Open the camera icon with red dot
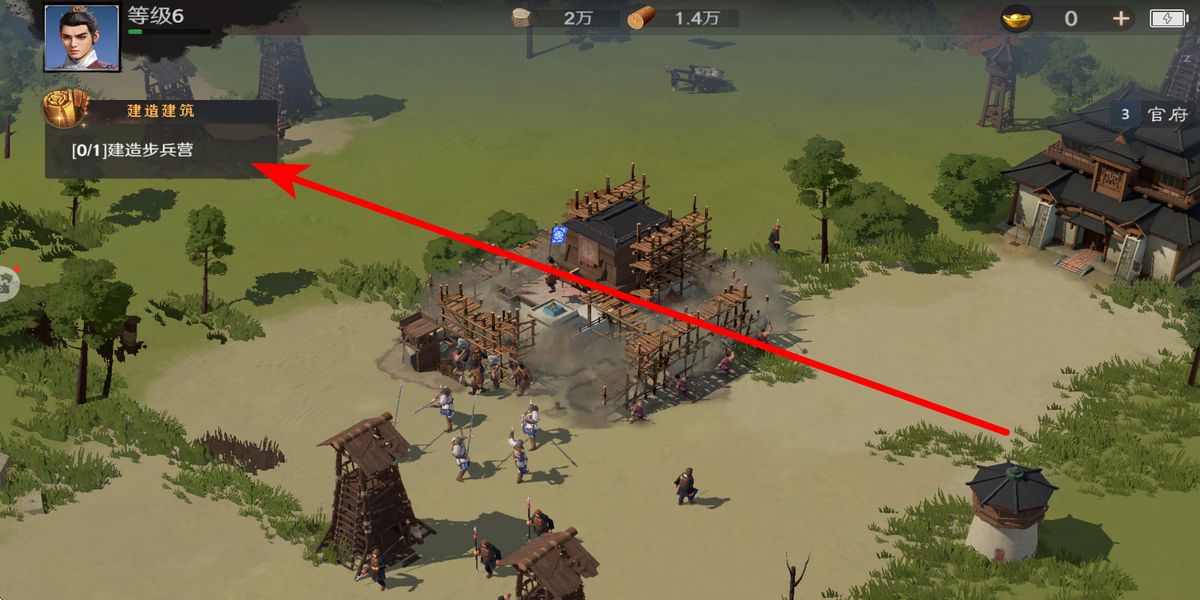1200x600 pixels. click(6, 283)
